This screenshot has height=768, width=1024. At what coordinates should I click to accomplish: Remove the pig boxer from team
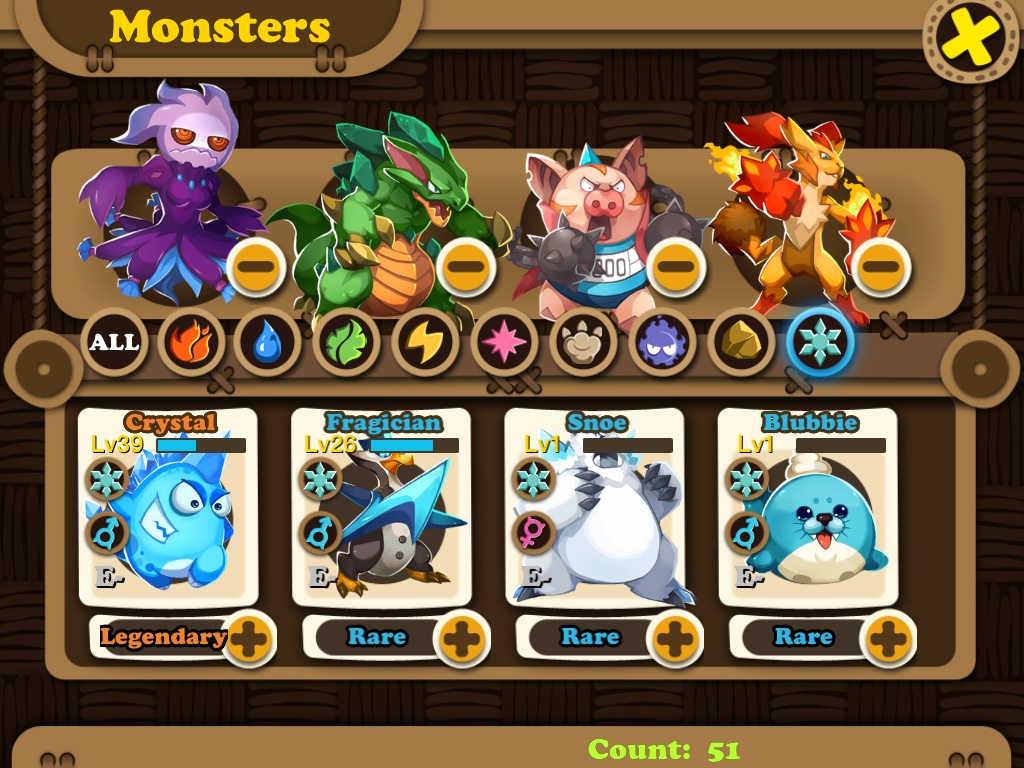(676, 267)
